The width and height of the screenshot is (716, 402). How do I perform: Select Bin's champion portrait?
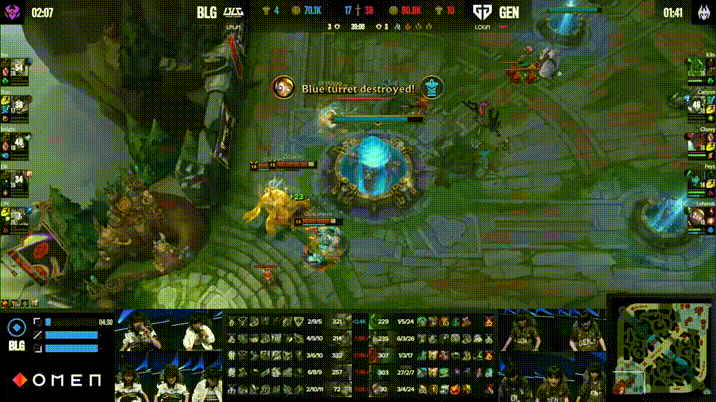[x=18, y=70]
